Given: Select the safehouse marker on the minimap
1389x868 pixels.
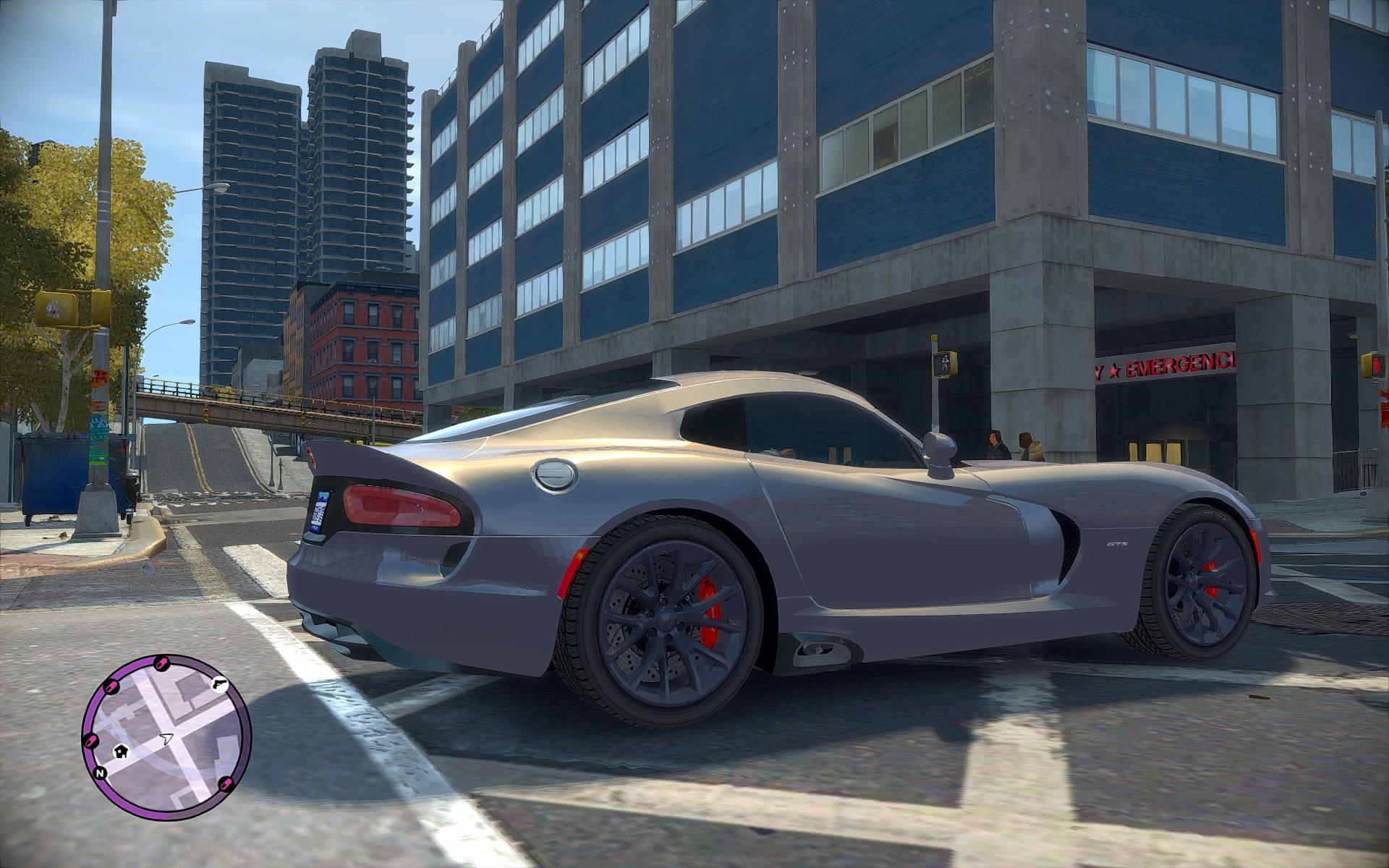Looking at the screenshot, I should [x=120, y=751].
